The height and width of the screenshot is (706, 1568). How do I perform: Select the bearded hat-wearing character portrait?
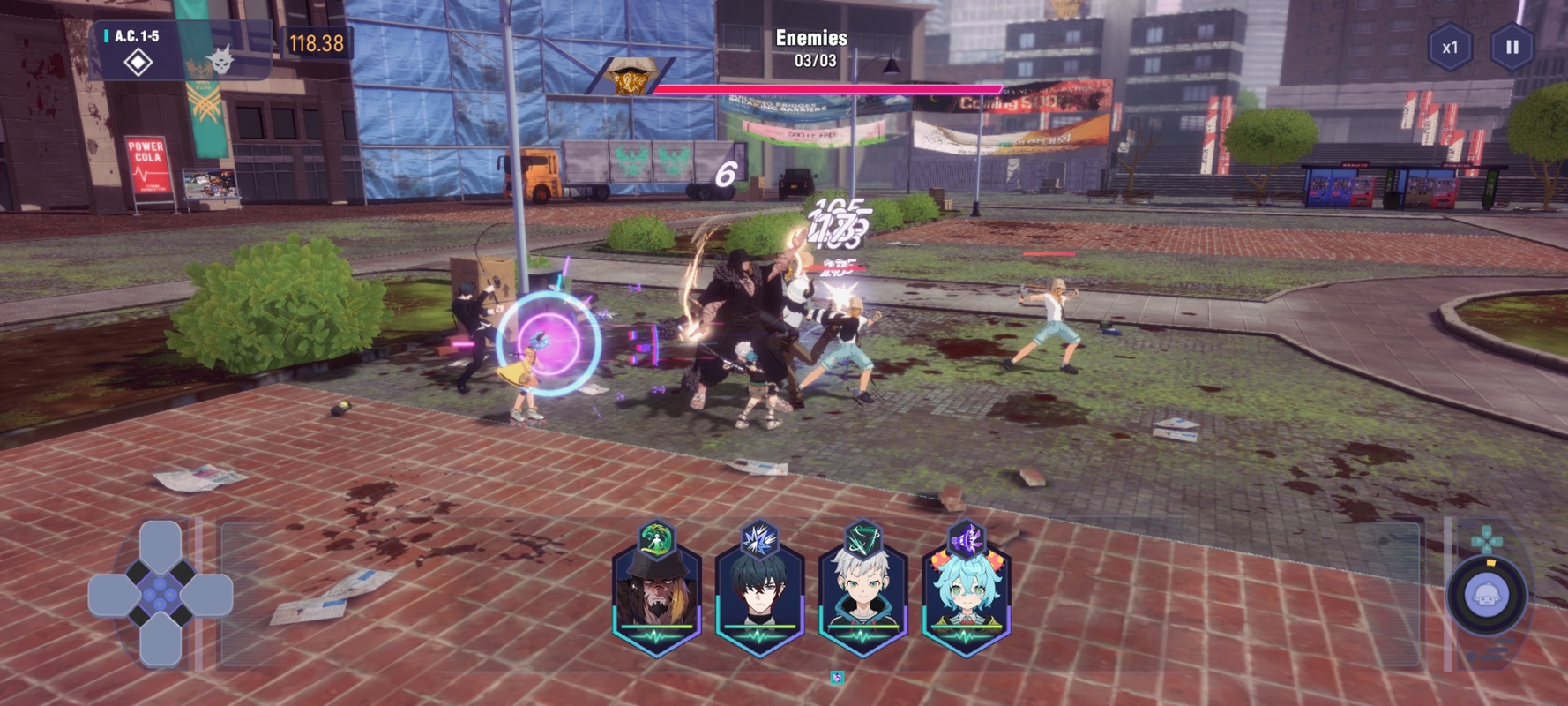click(x=657, y=593)
